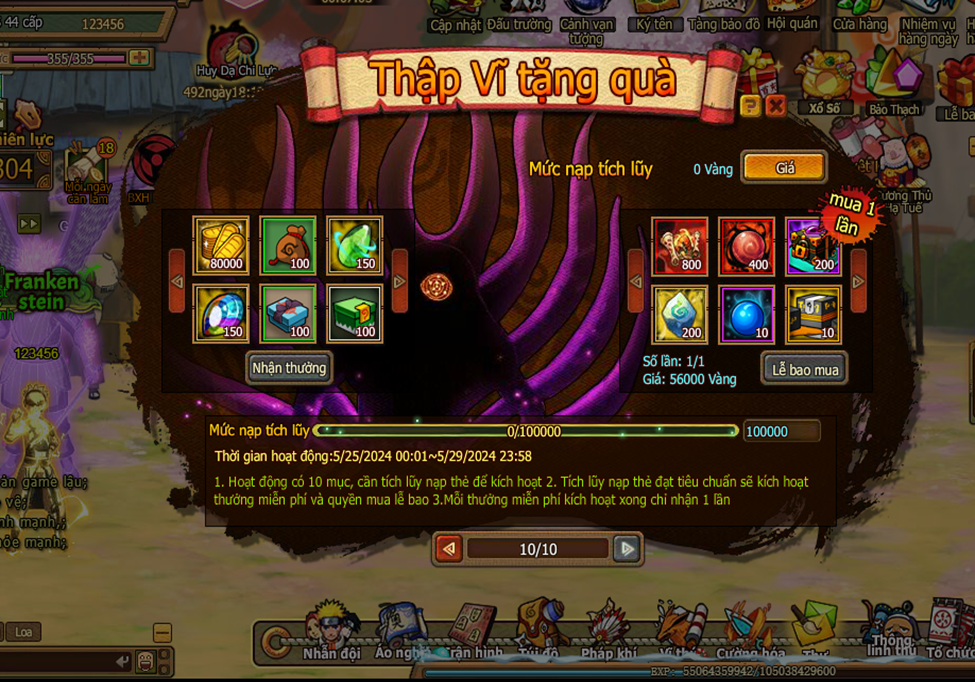This screenshot has width=975, height=682.
Task: Claim reward with Nhận thưởng button
Action: point(289,368)
